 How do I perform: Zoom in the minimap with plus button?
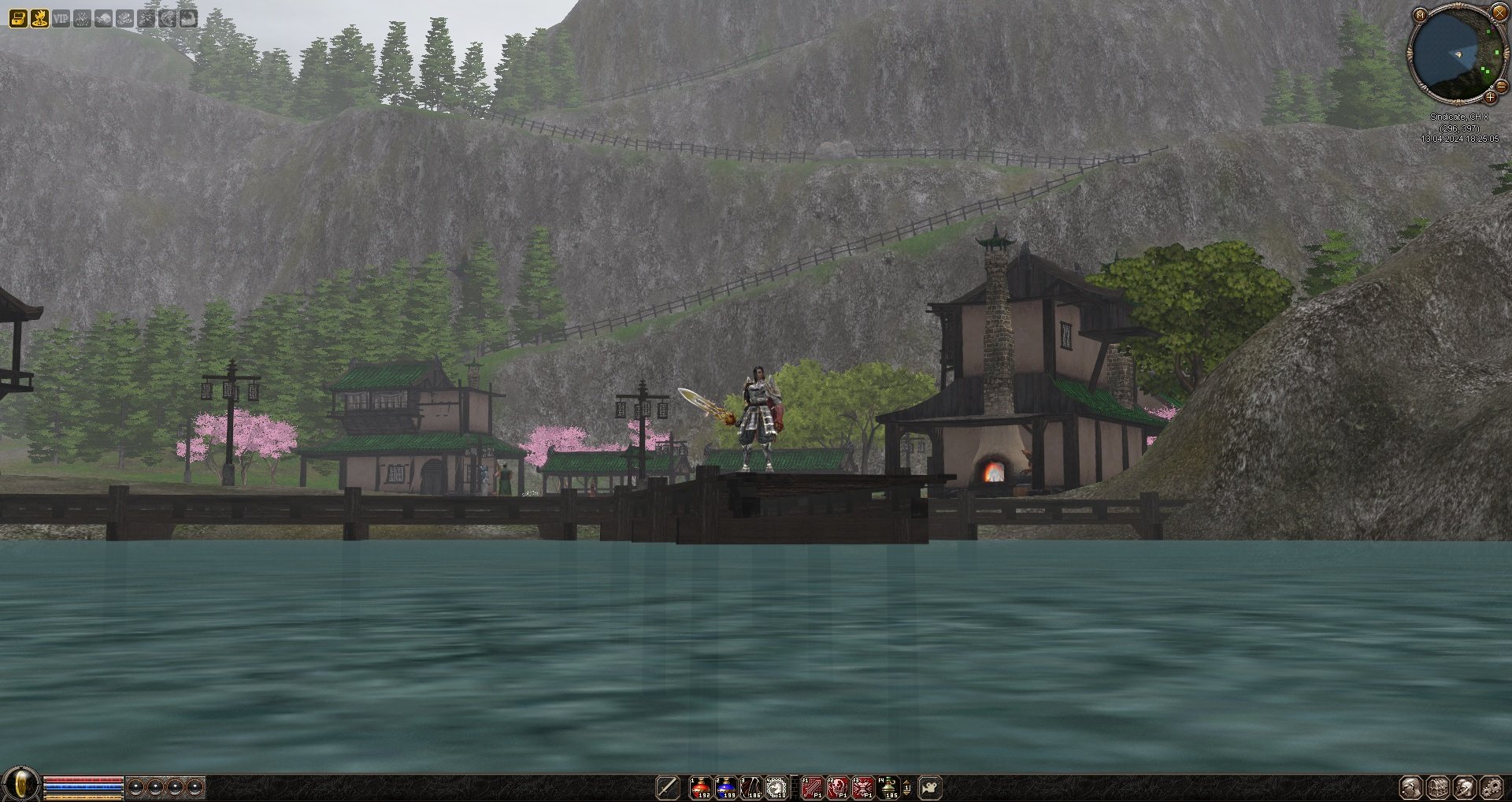click(x=1490, y=98)
